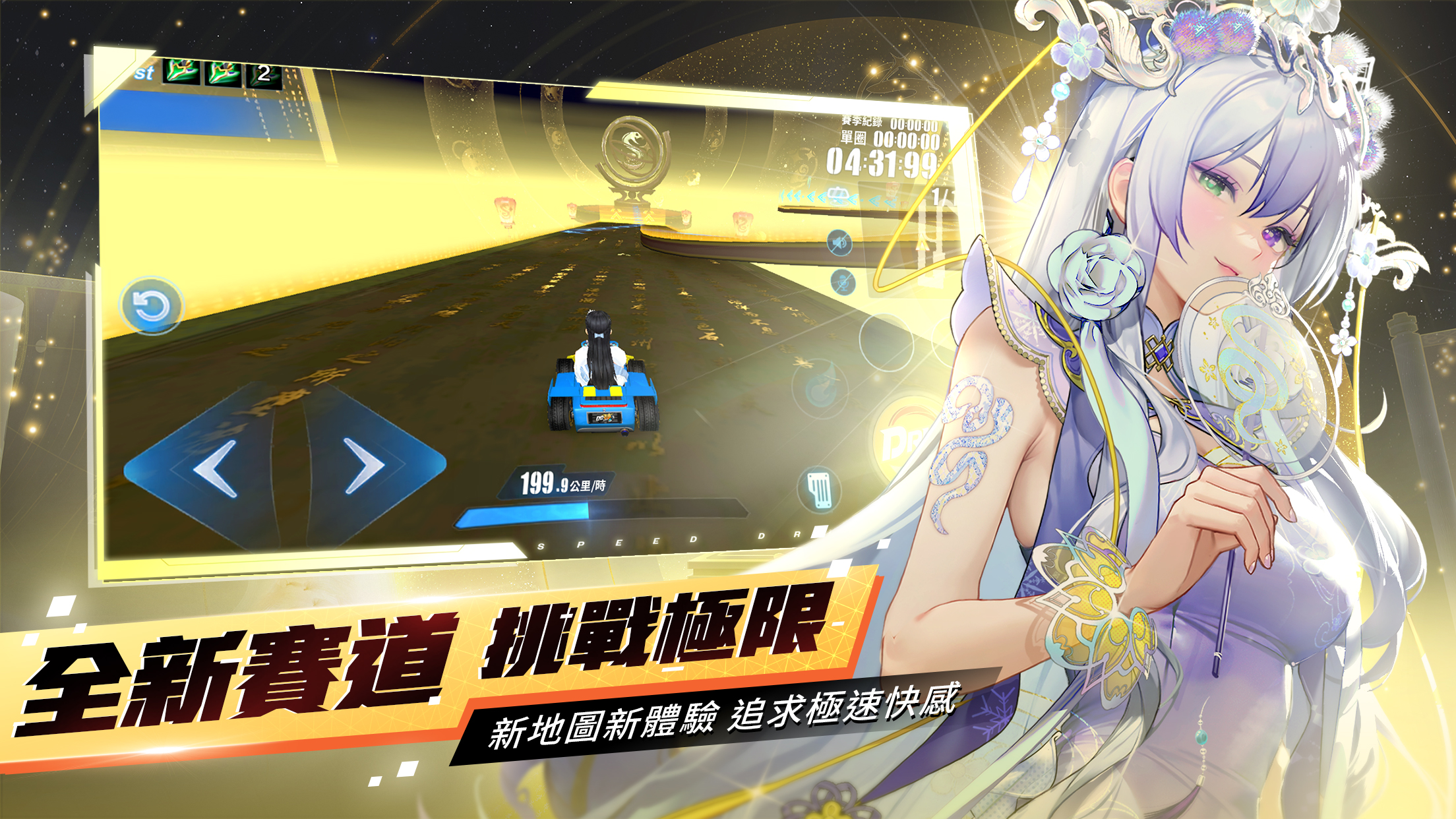Disable the microphone voice chat icon

coord(843,282)
